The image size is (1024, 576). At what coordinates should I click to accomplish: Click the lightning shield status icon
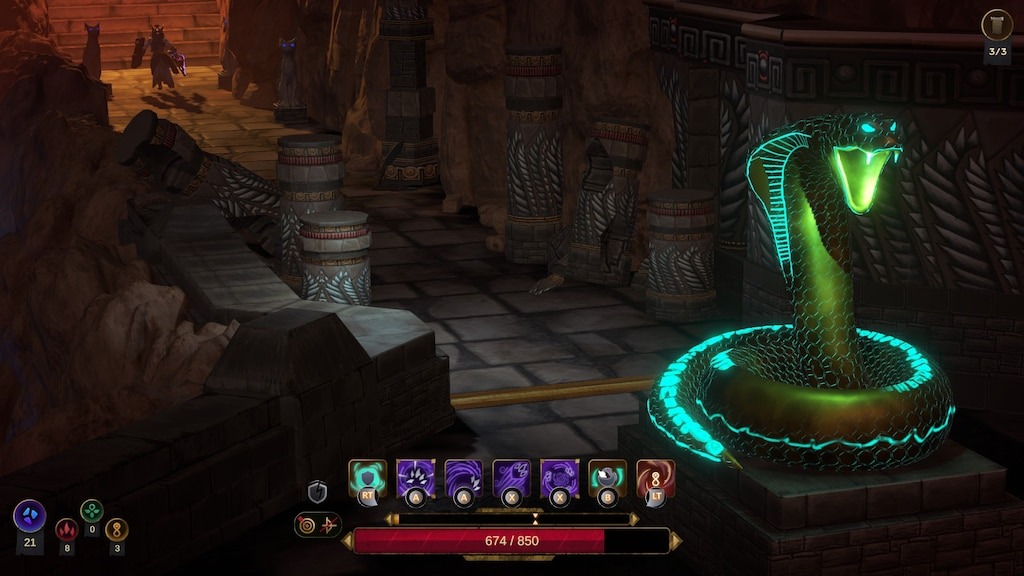(x=317, y=491)
